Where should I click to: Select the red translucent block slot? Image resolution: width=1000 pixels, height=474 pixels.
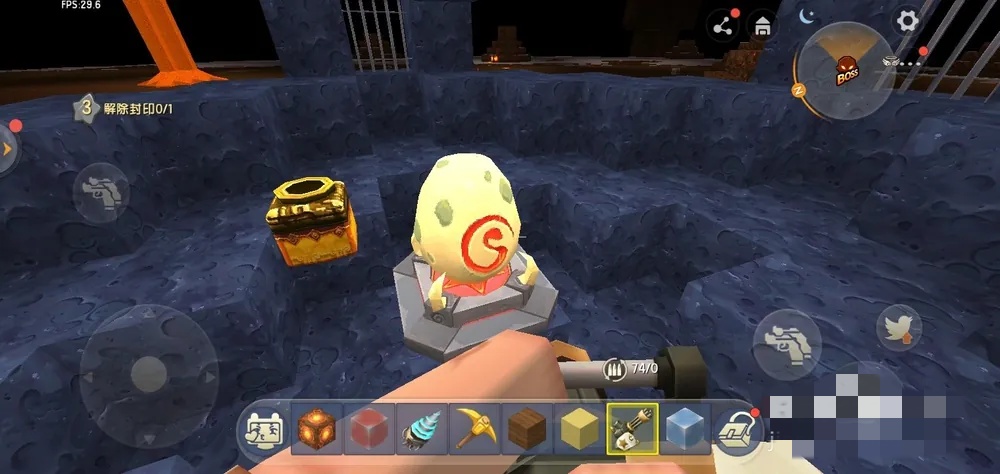point(369,428)
